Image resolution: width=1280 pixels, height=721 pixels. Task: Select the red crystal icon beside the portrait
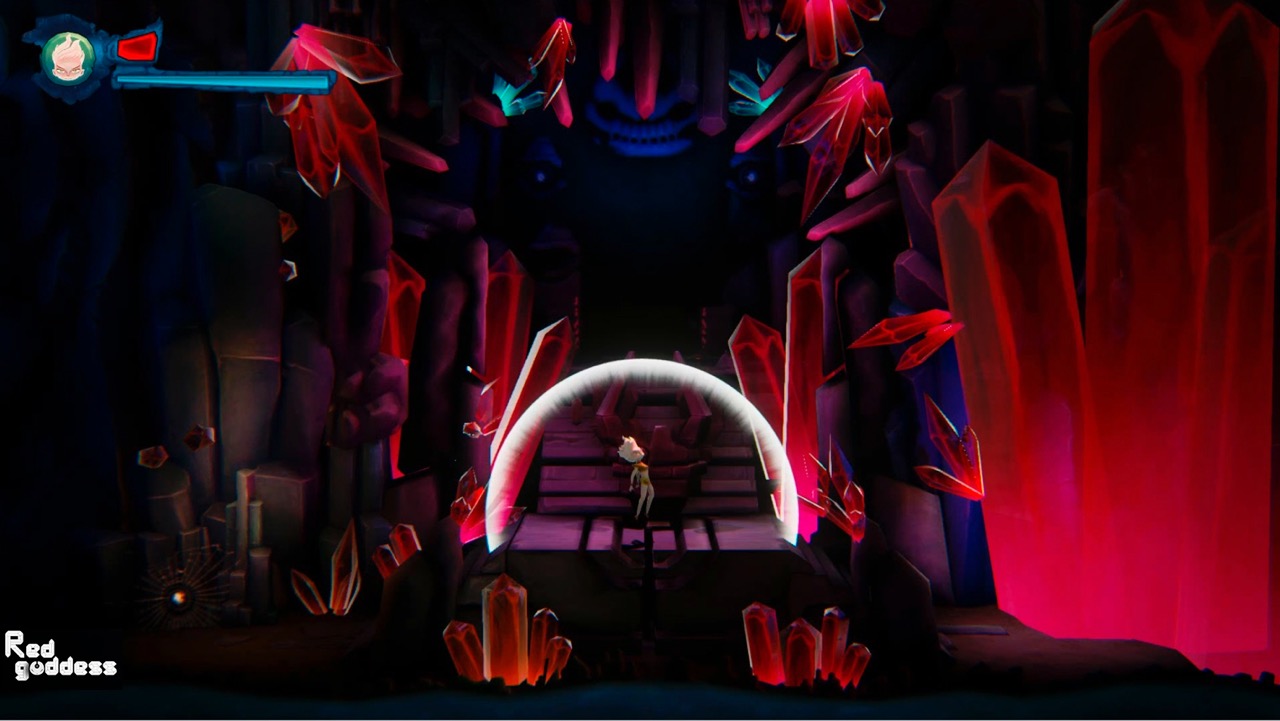(137, 46)
